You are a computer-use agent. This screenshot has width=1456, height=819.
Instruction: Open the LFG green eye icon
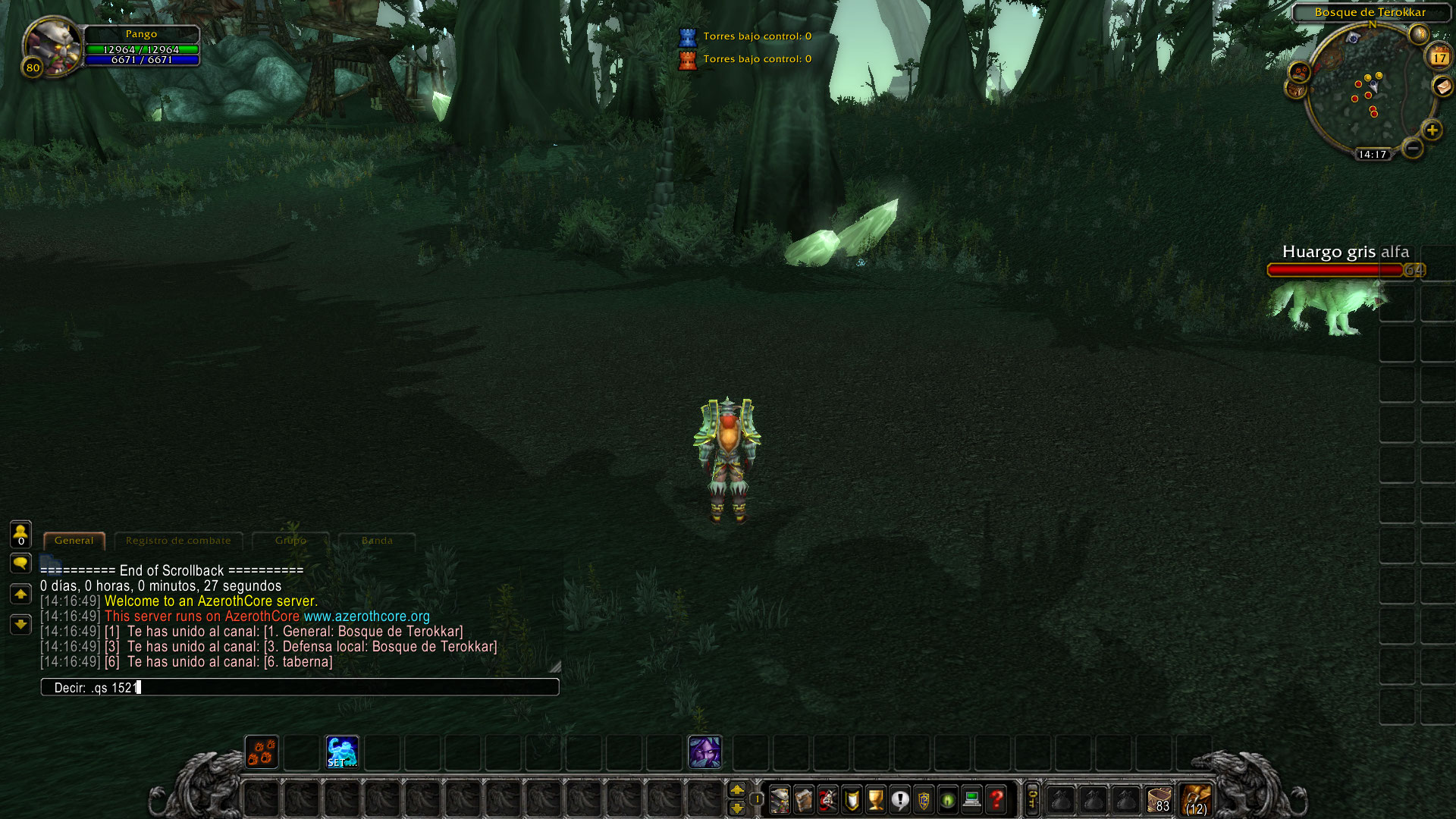pyautogui.click(x=948, y=800)
